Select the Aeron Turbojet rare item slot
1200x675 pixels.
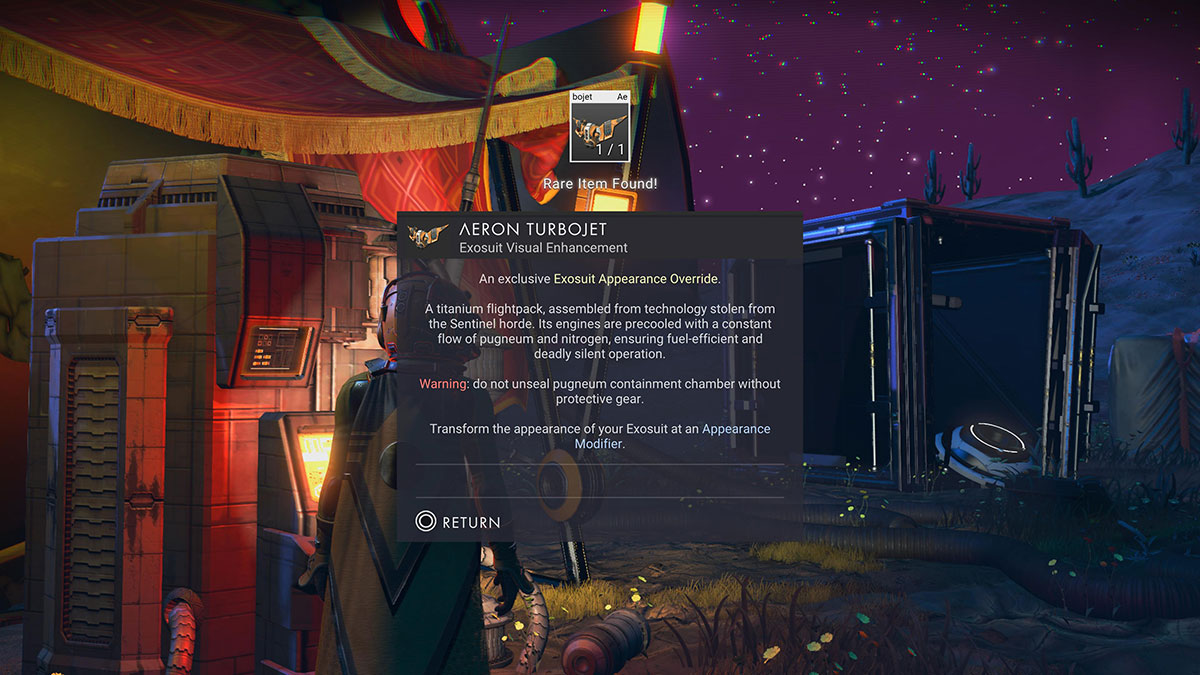click(599, 126)
